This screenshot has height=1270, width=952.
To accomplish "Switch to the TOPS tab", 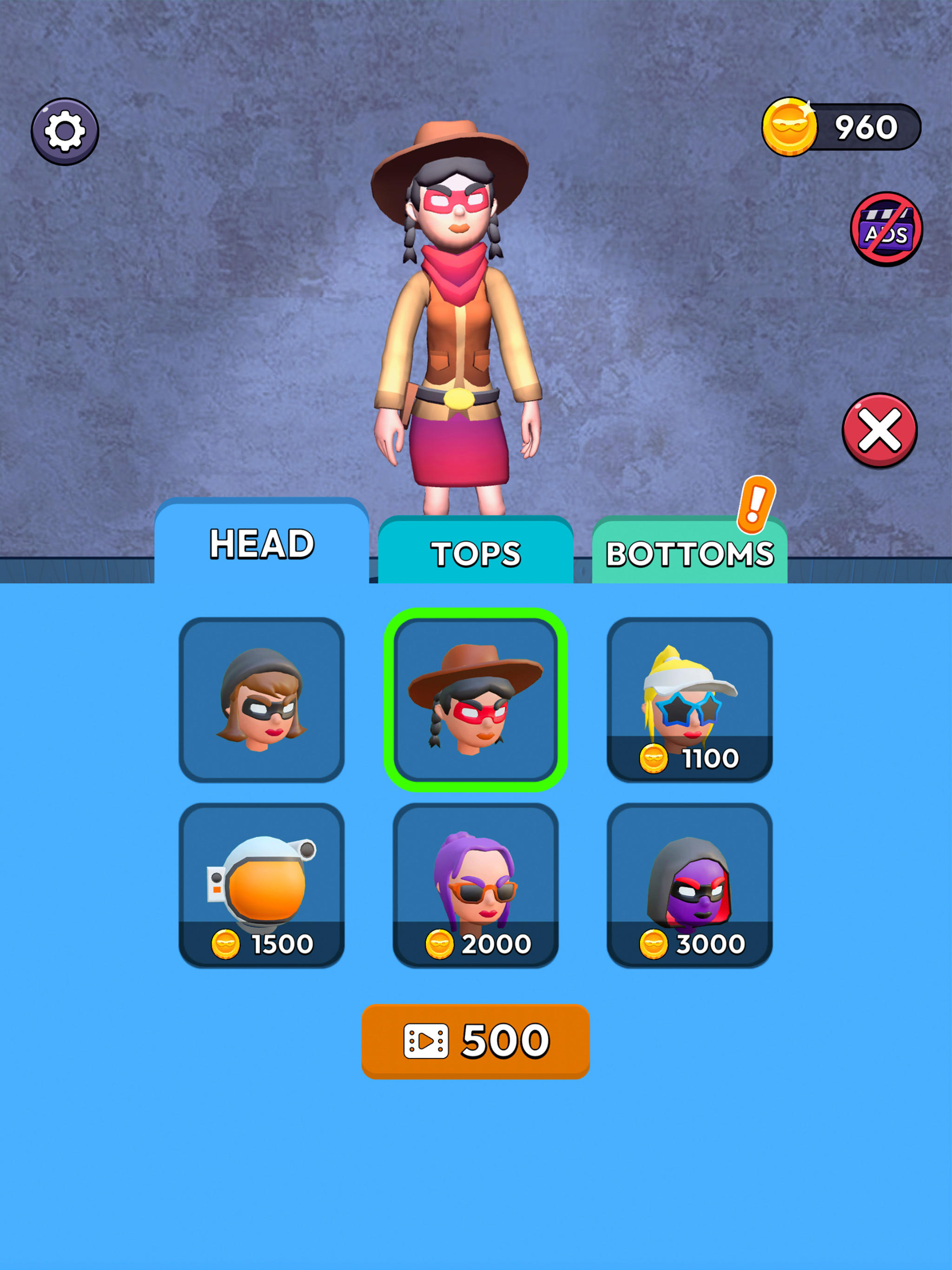I will (x=476, y=551).
